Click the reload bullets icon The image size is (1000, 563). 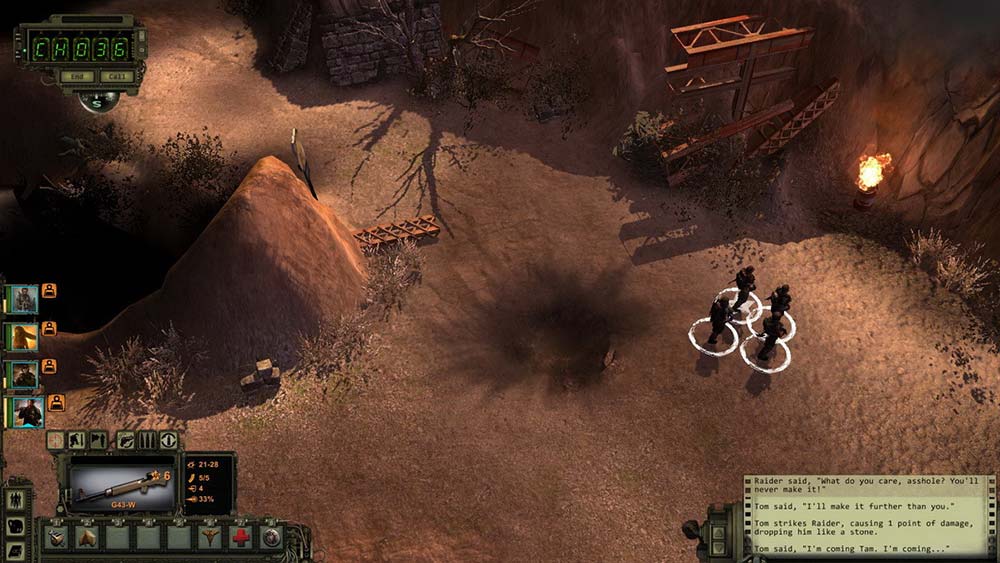(148, 440)
